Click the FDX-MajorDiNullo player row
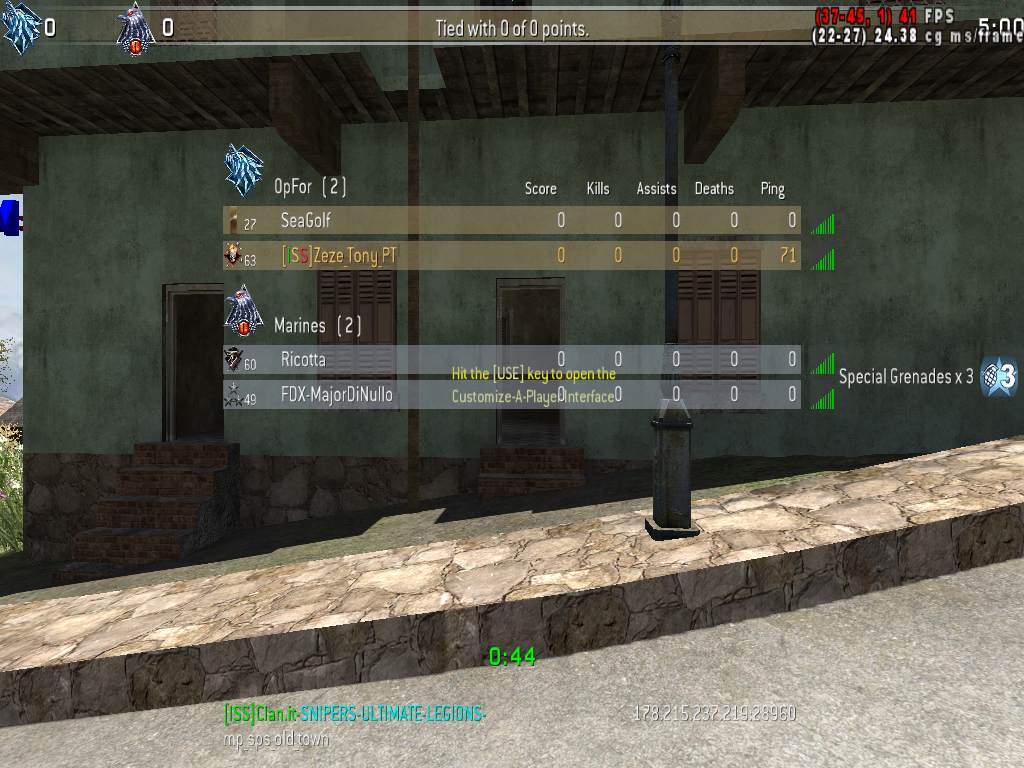Viewport: 1024px width, 768px height. click(x=511, y=395)
